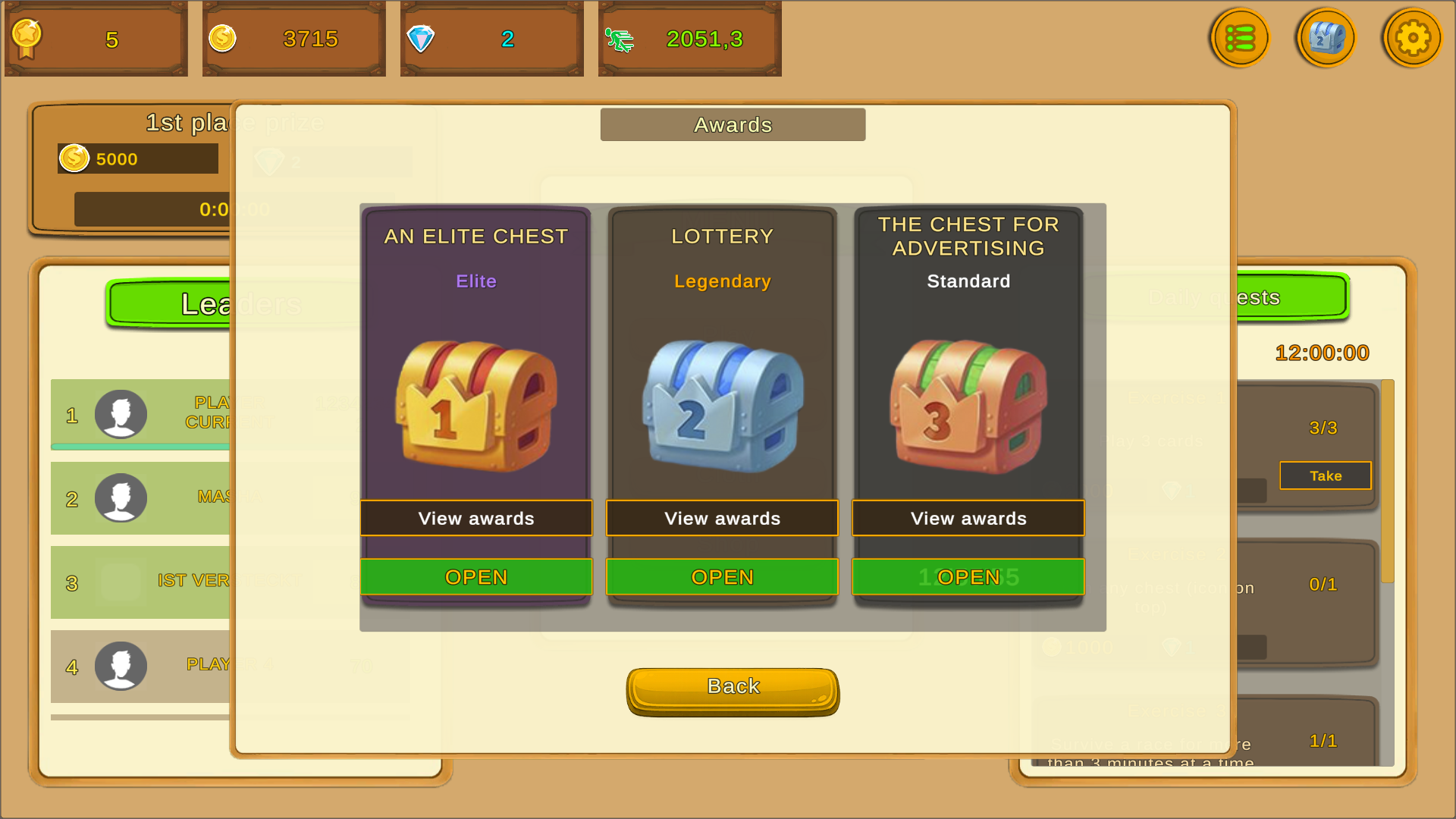This screenshot has height=819, width=1456.
Task: Click the silver chest icon in top bar
Action: tap(1326, 37)
